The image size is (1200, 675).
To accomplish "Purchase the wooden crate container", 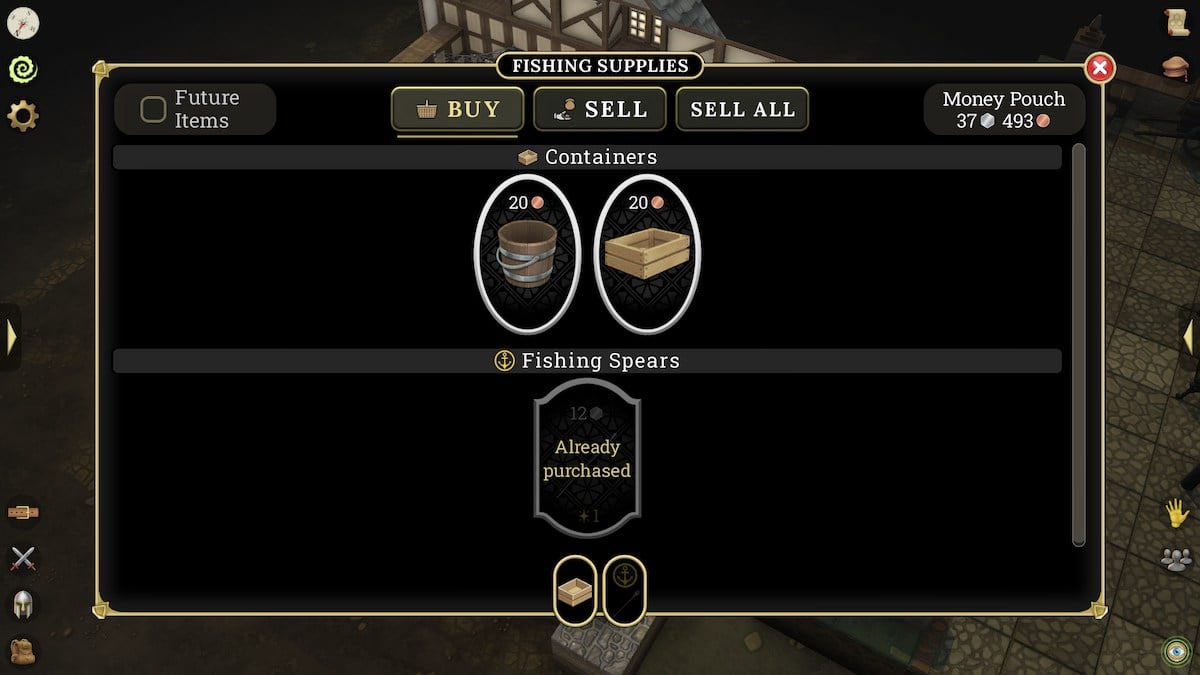I will (x=647, y=254).
